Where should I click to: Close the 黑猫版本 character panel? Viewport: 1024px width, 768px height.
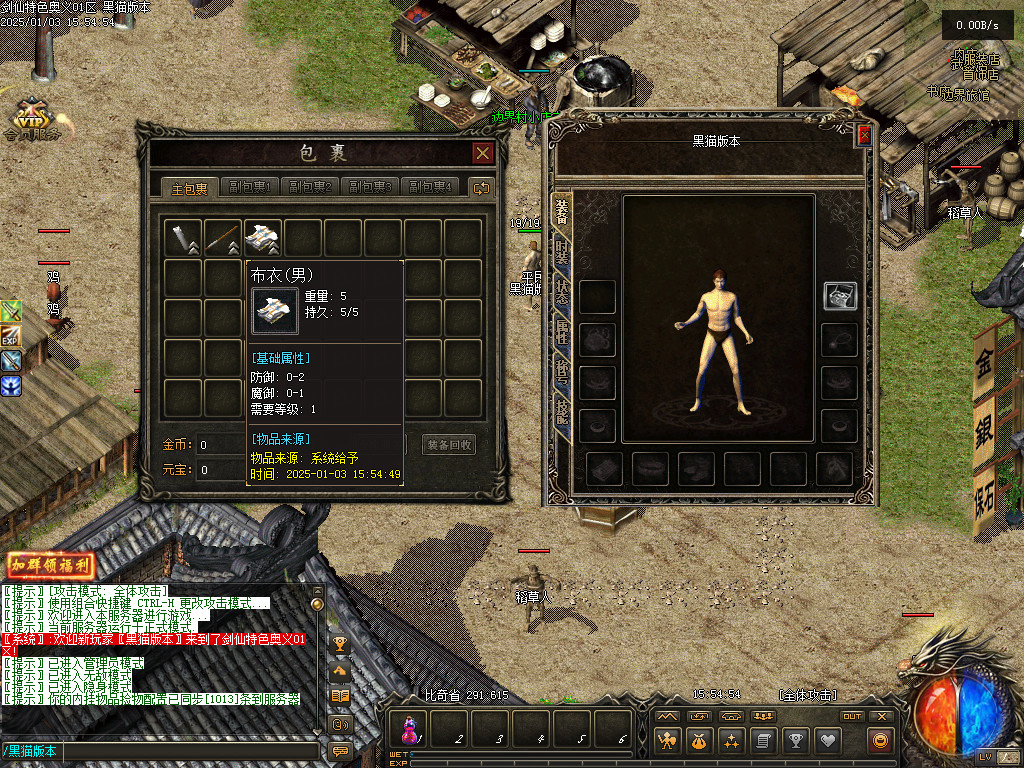pyautogui.click(x=864, y=135)
